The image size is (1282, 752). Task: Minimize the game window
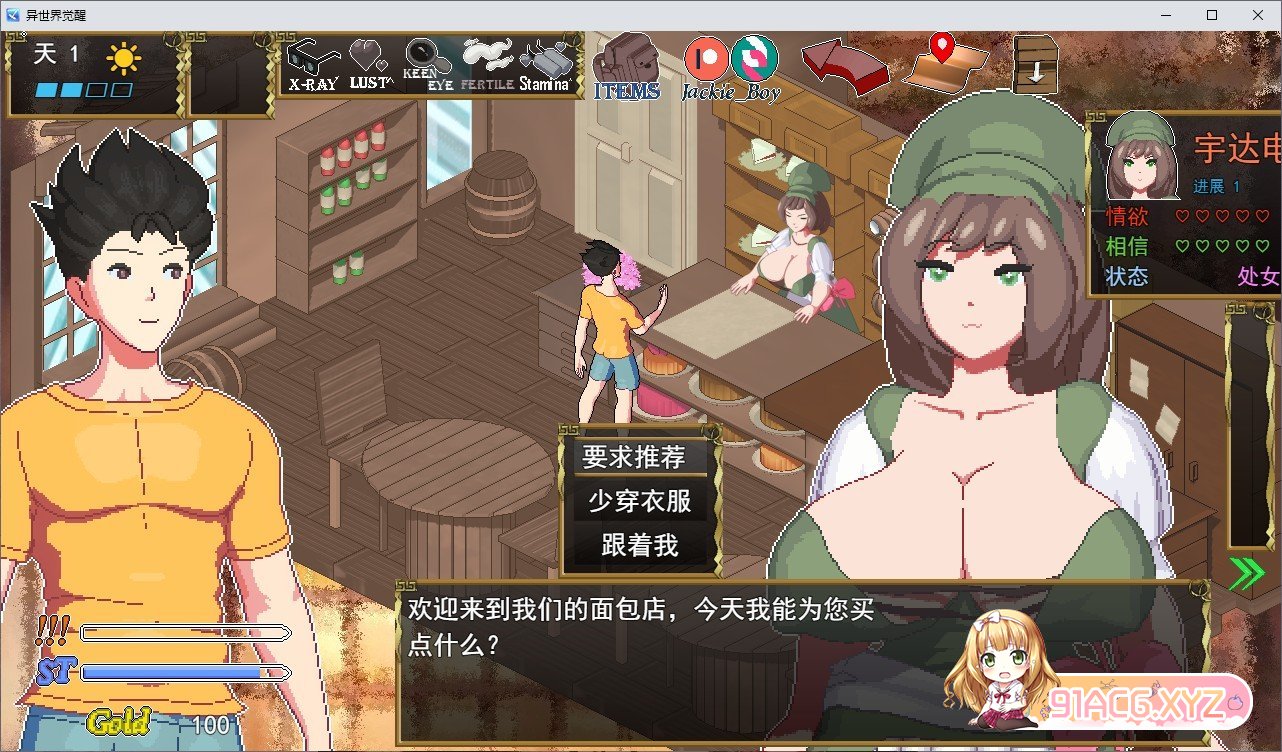click(1166, 15)
